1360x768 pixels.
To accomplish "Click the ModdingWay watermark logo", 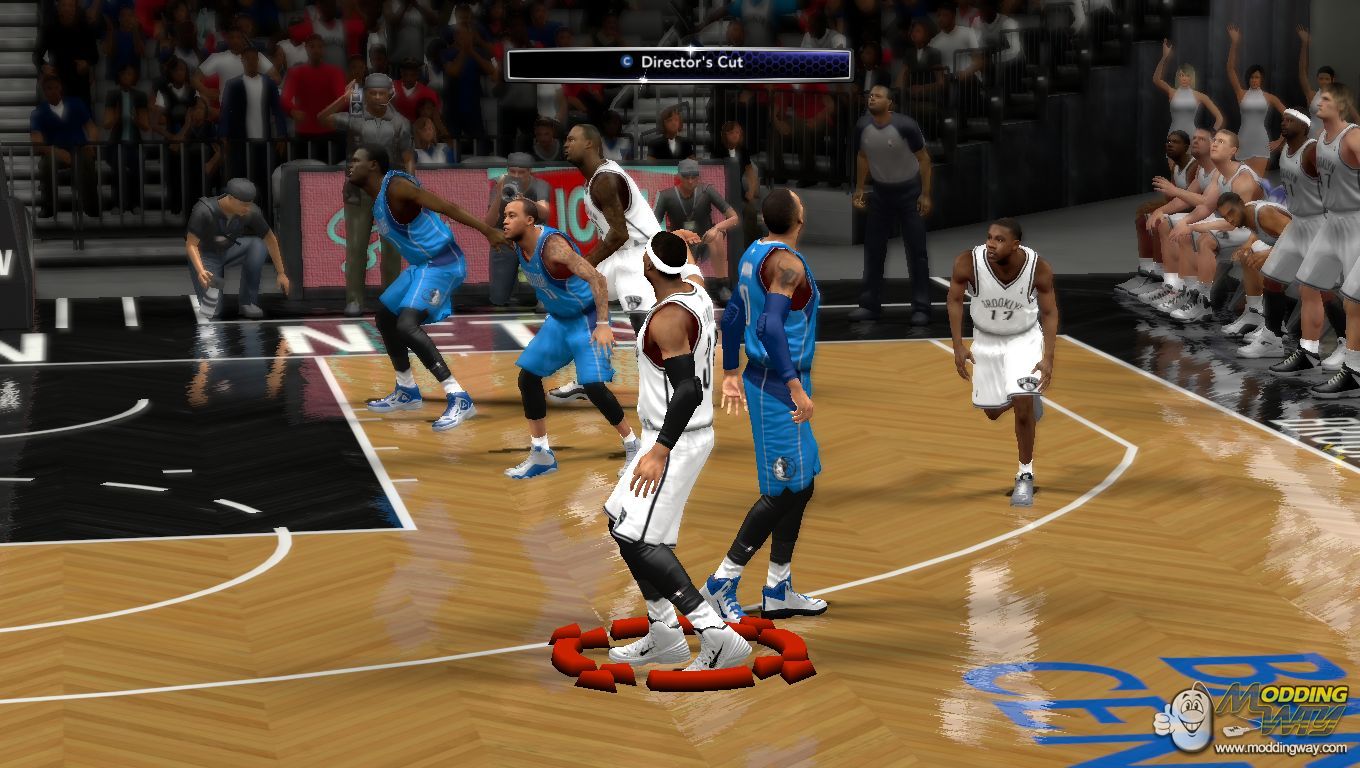I will coord(1253,716).
